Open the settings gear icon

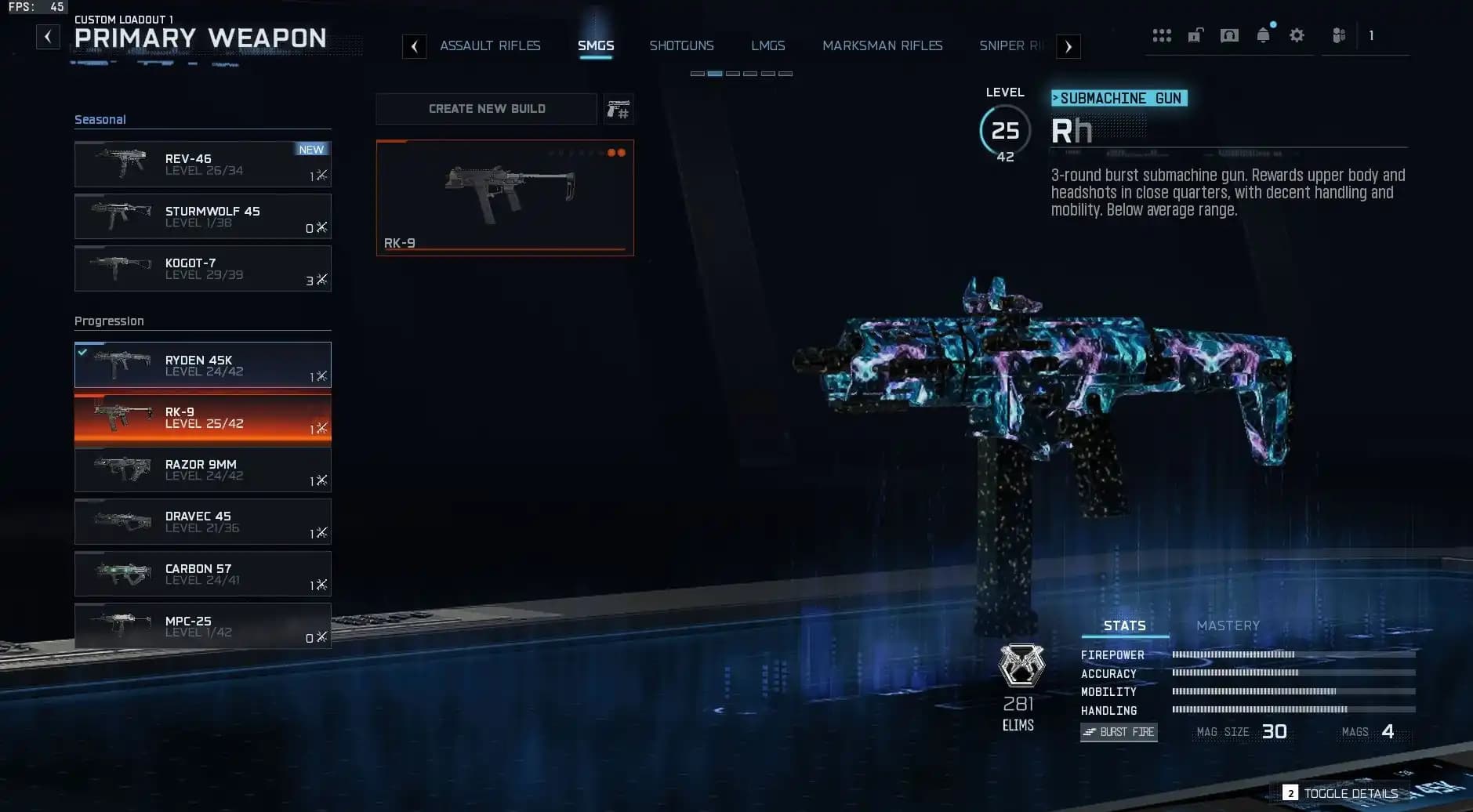pyautogui.click(x=1297, y=34)
